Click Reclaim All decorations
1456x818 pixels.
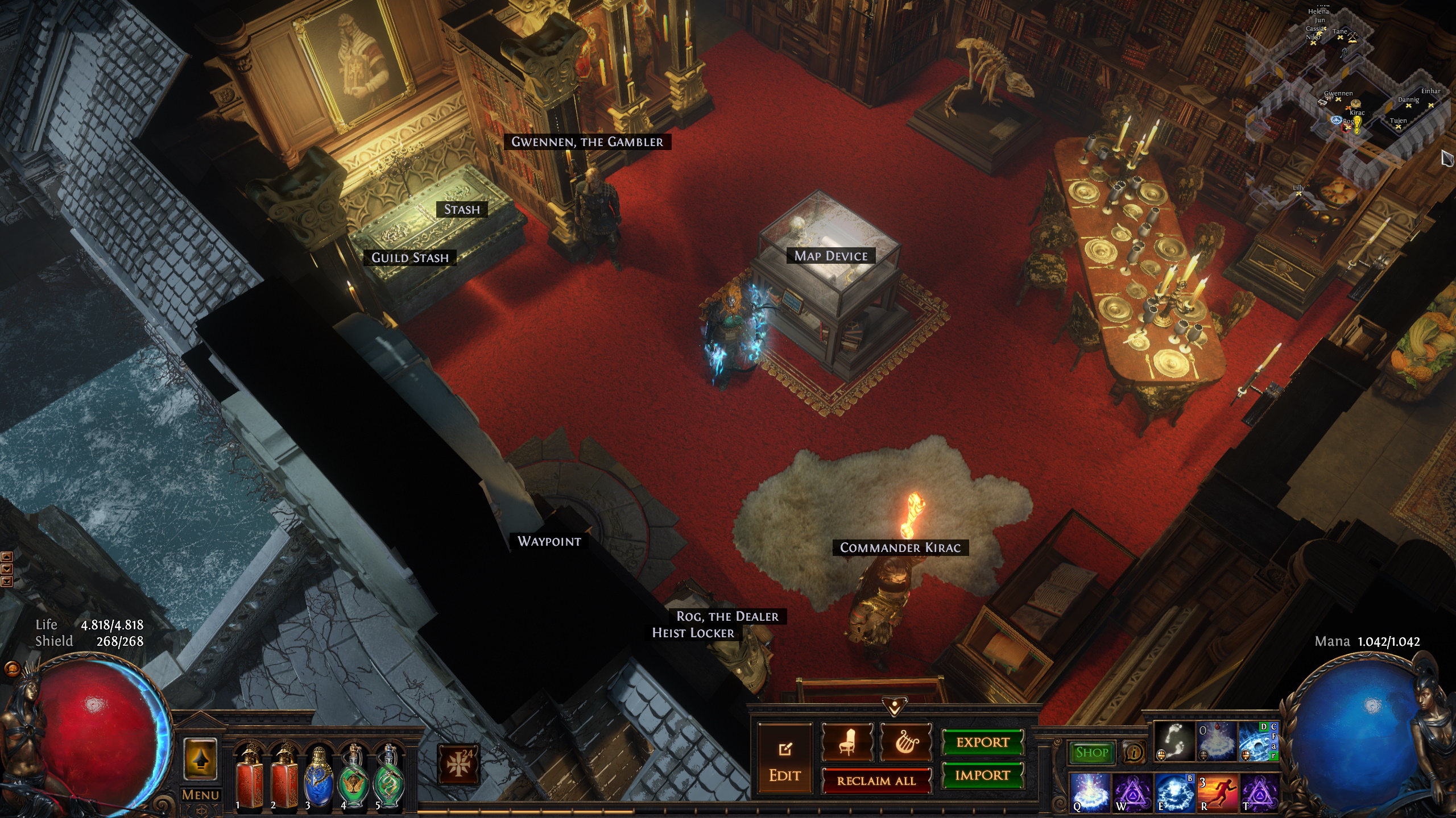tap(876, 780)
